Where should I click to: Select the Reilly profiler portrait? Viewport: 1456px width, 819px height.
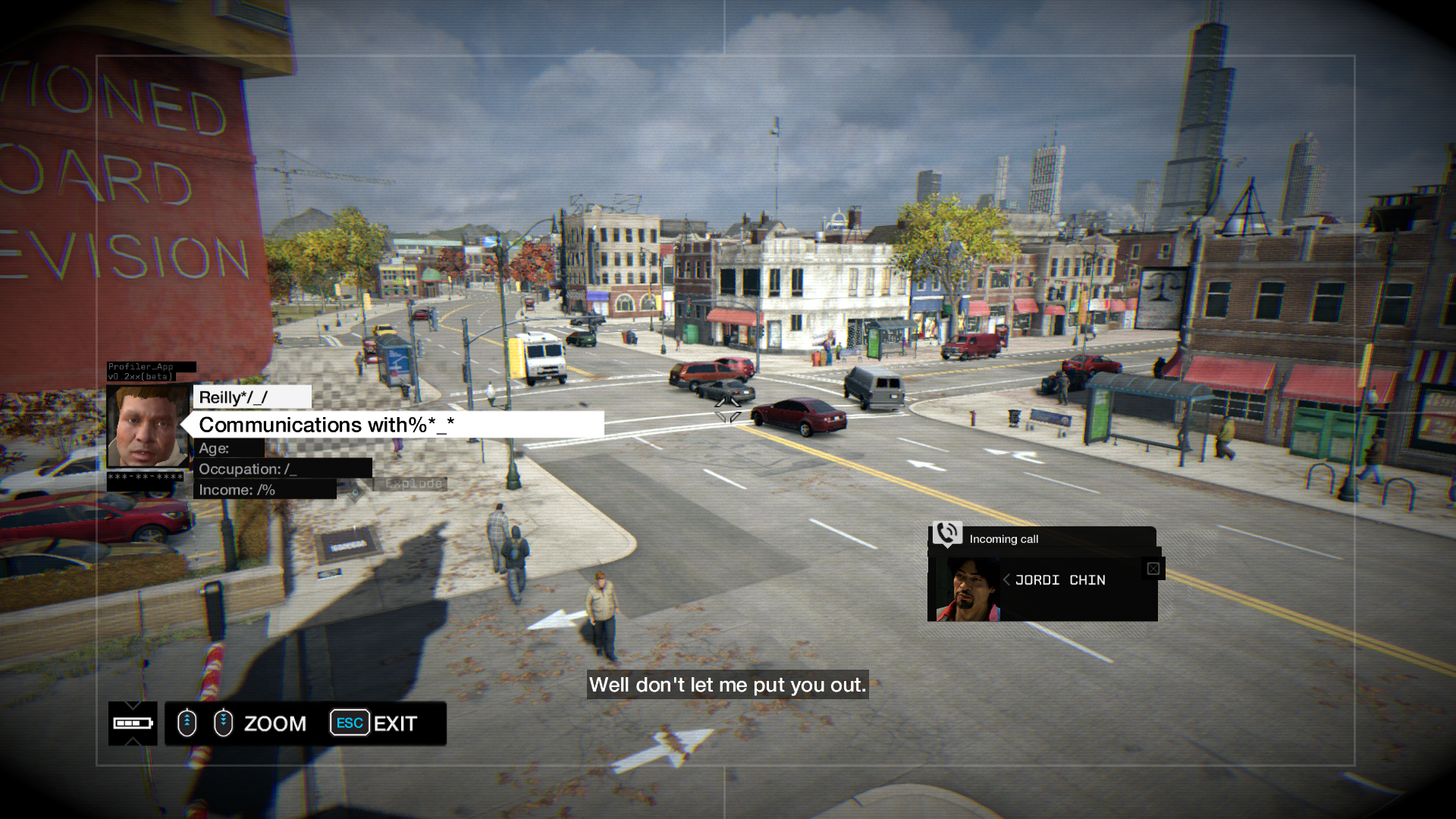pyautogui.click(x=148, y=426)
